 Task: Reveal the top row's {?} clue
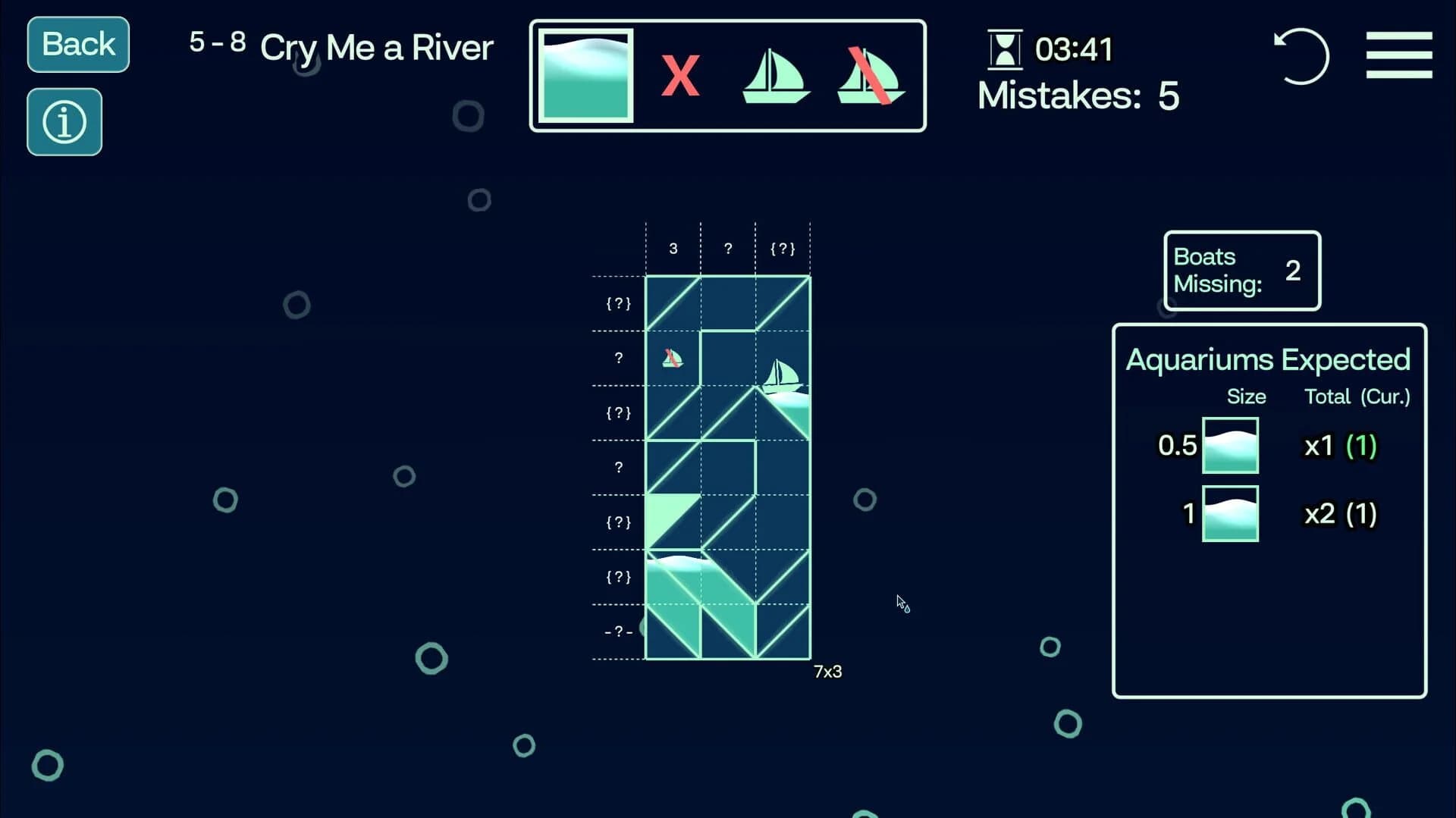[x=619, y=303]
